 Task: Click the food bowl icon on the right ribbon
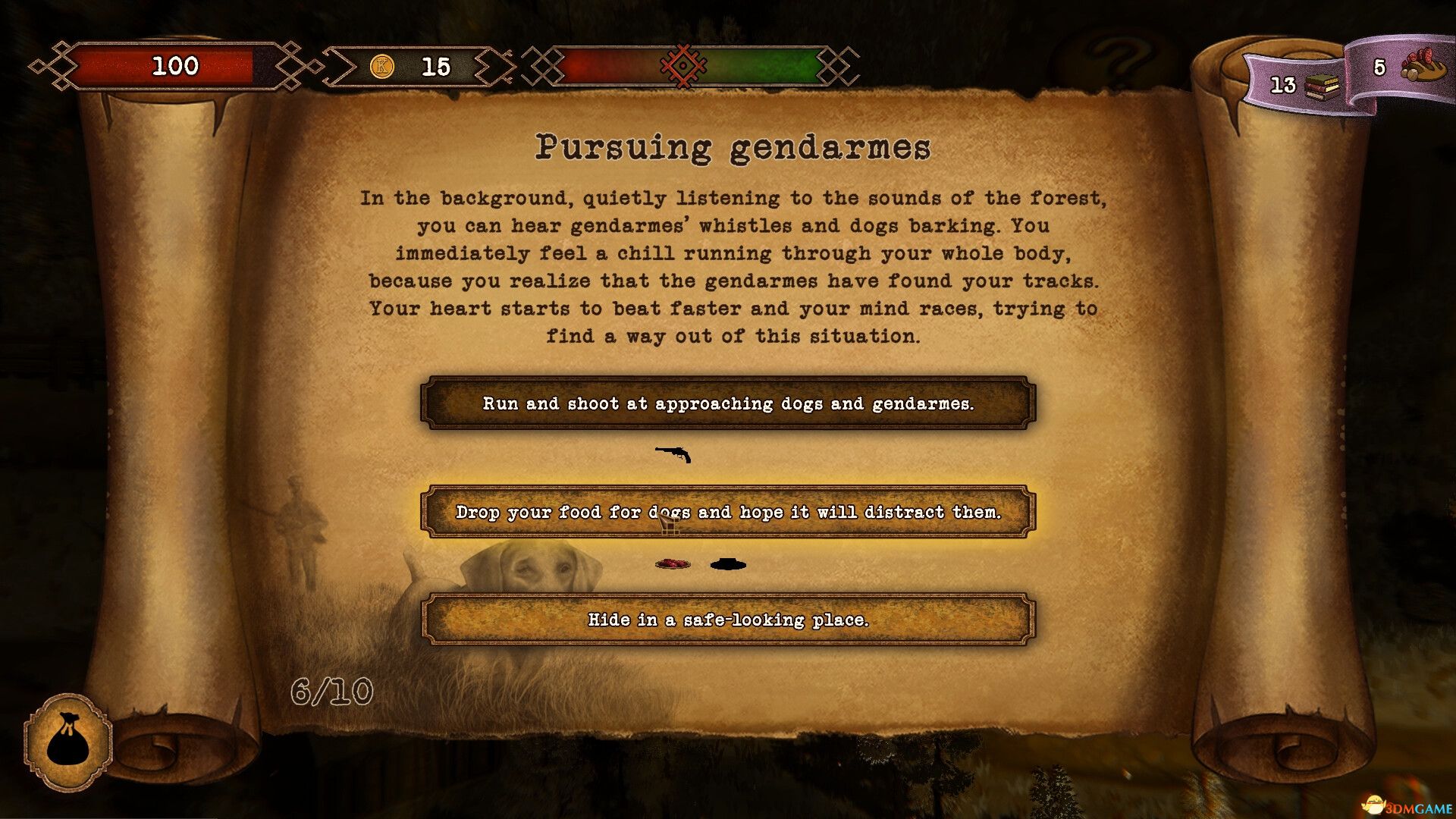[1425, 66]
